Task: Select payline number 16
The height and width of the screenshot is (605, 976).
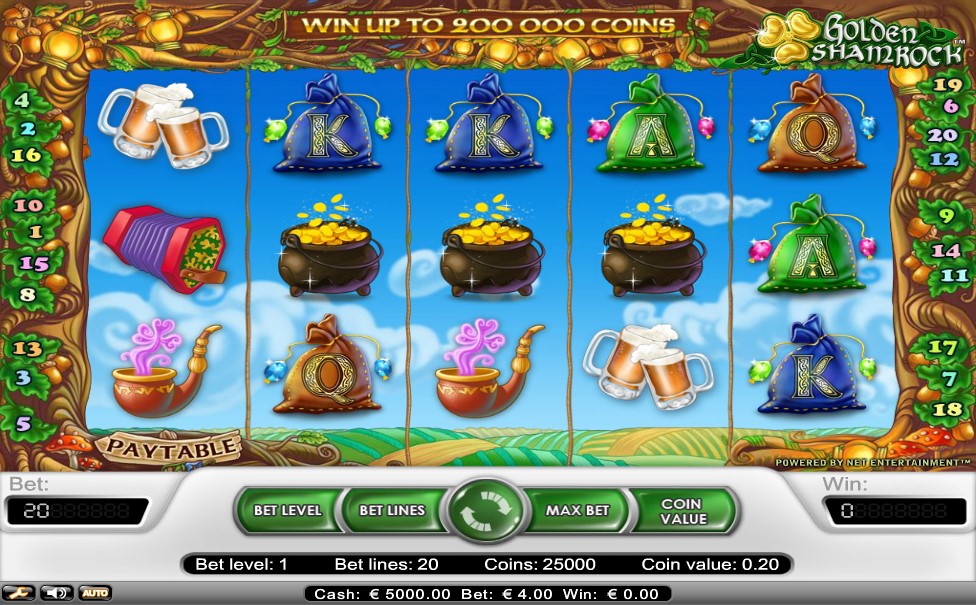Action: point(26,155)
